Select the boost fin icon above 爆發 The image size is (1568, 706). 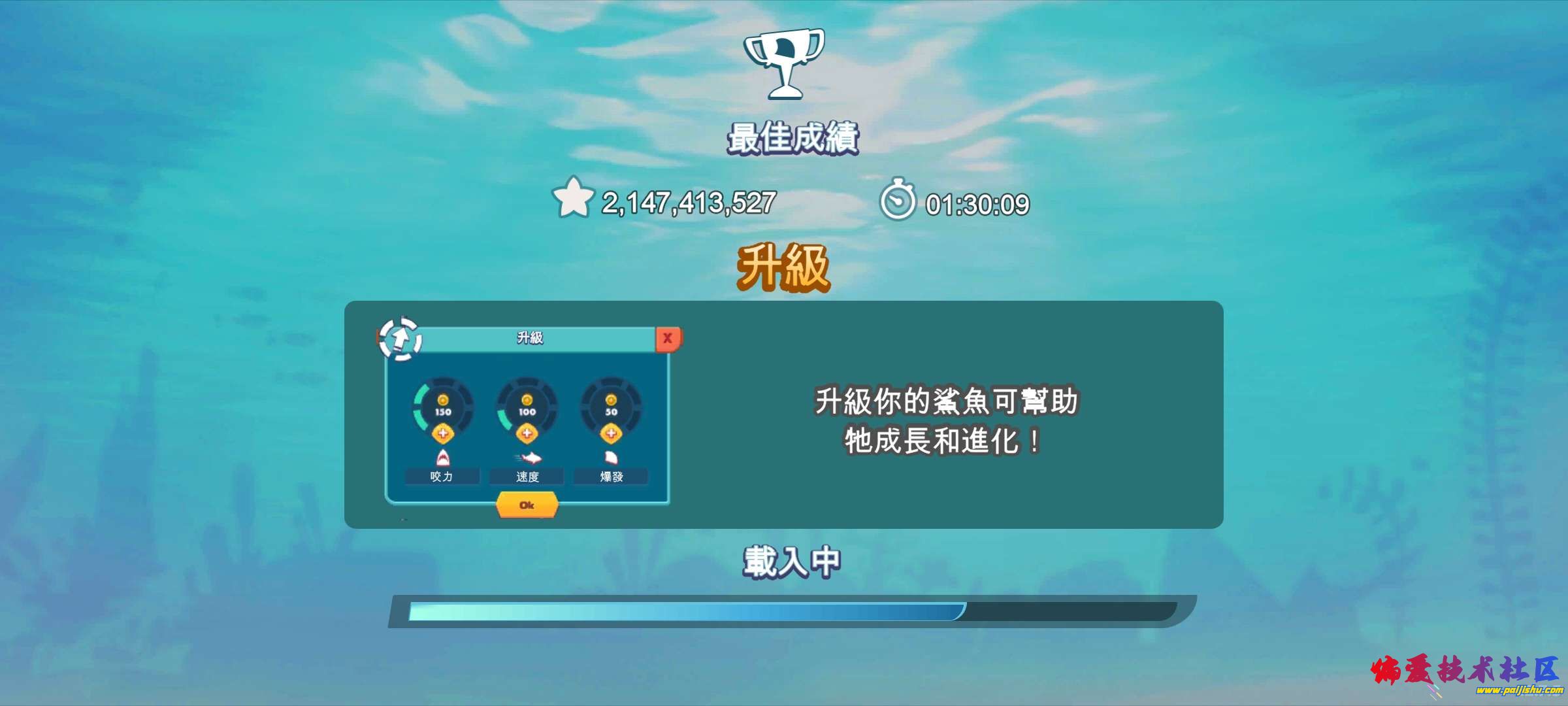click(x=611, y=458)
